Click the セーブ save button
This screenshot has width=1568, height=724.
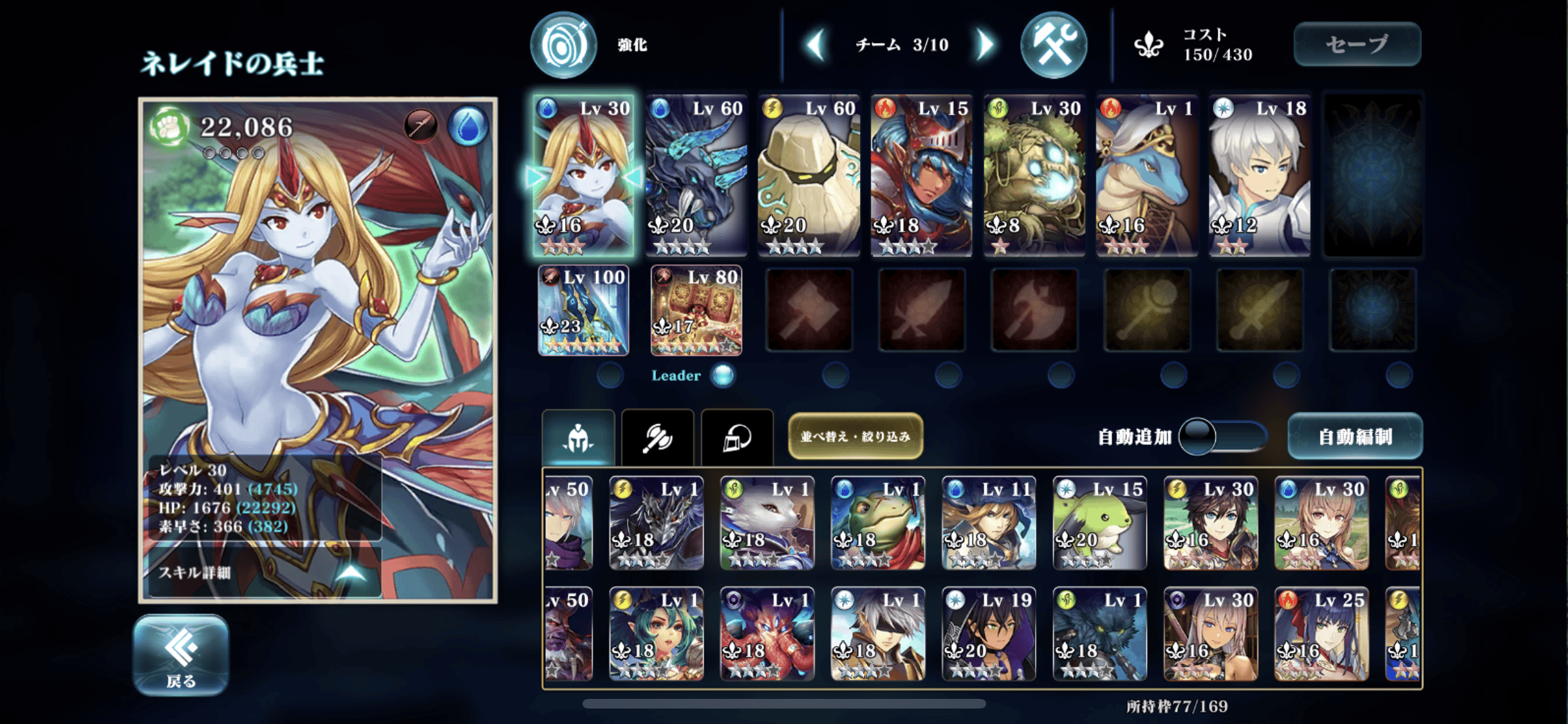pyautogui.click(x=1357, y=44)
